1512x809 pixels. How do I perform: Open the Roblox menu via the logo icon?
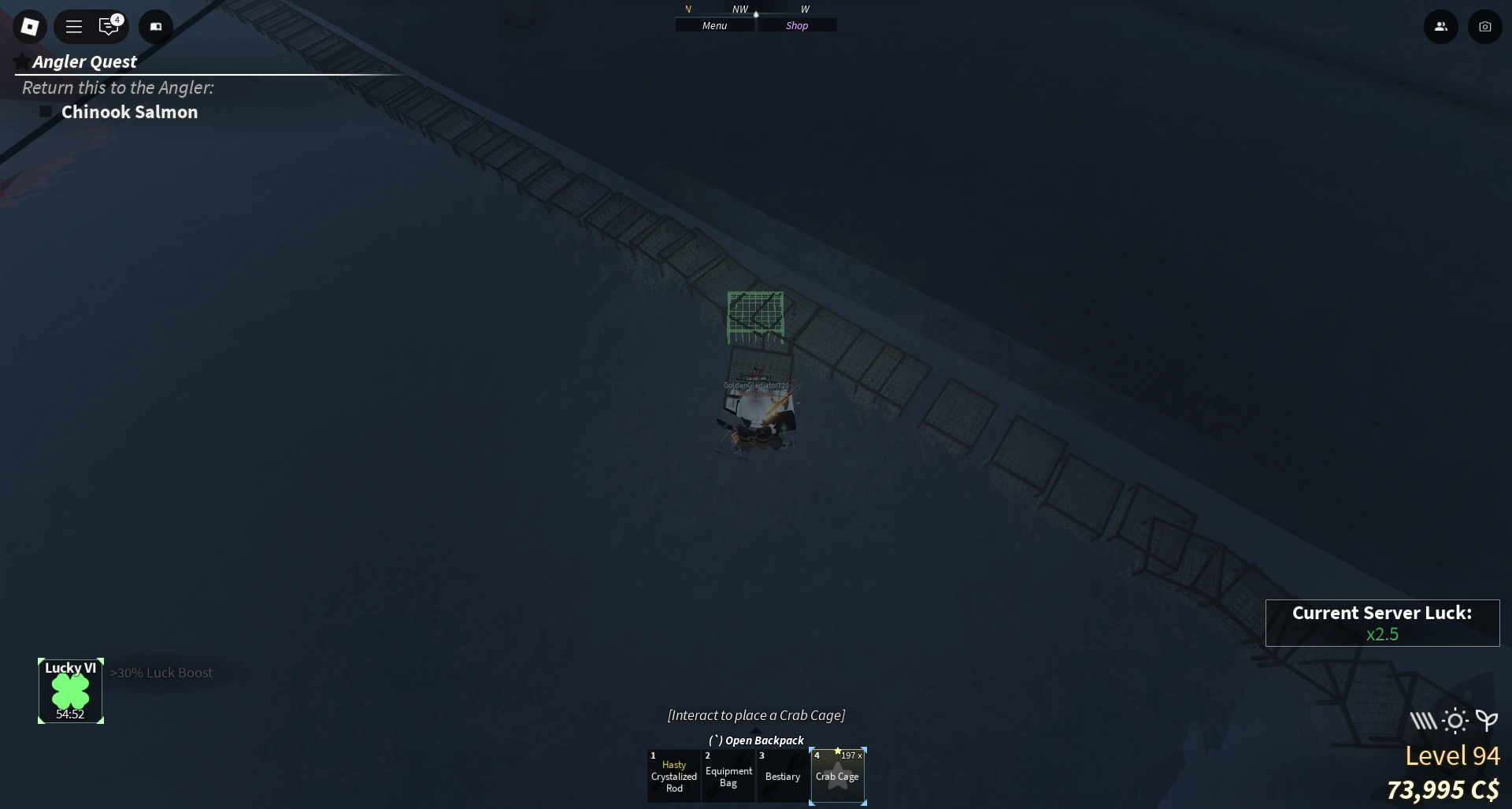point(30,26)
